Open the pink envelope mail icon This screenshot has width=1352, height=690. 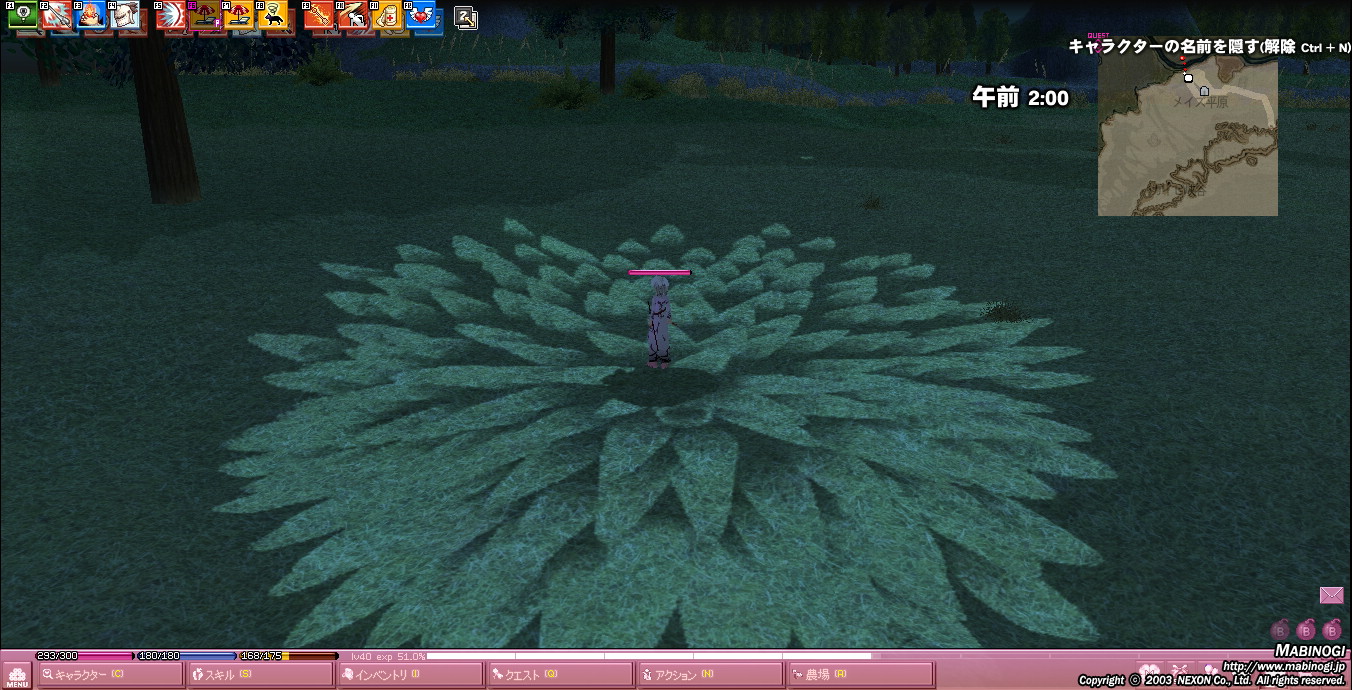tap(1331, 596)
